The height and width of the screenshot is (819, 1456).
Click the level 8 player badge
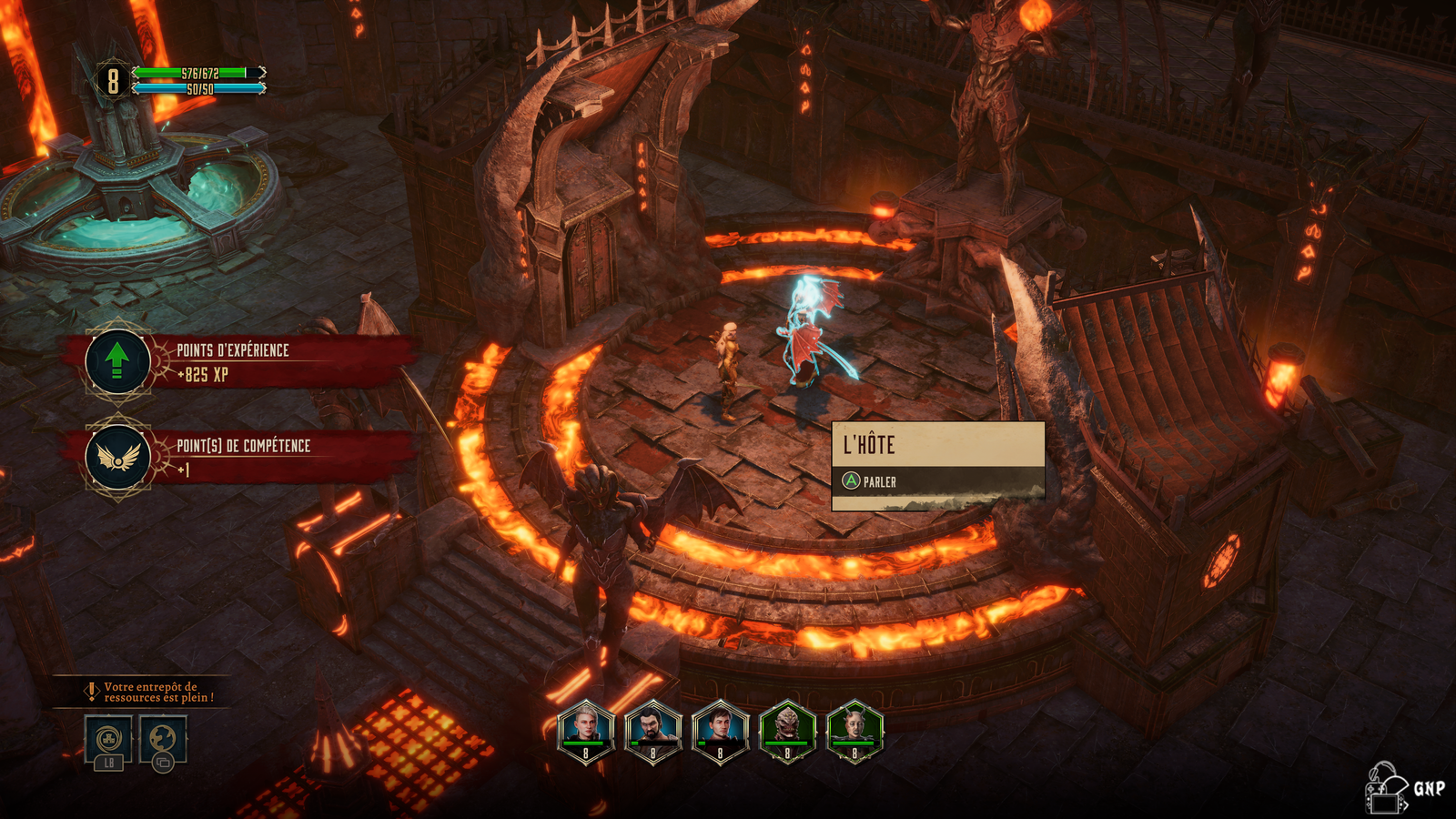113,82
